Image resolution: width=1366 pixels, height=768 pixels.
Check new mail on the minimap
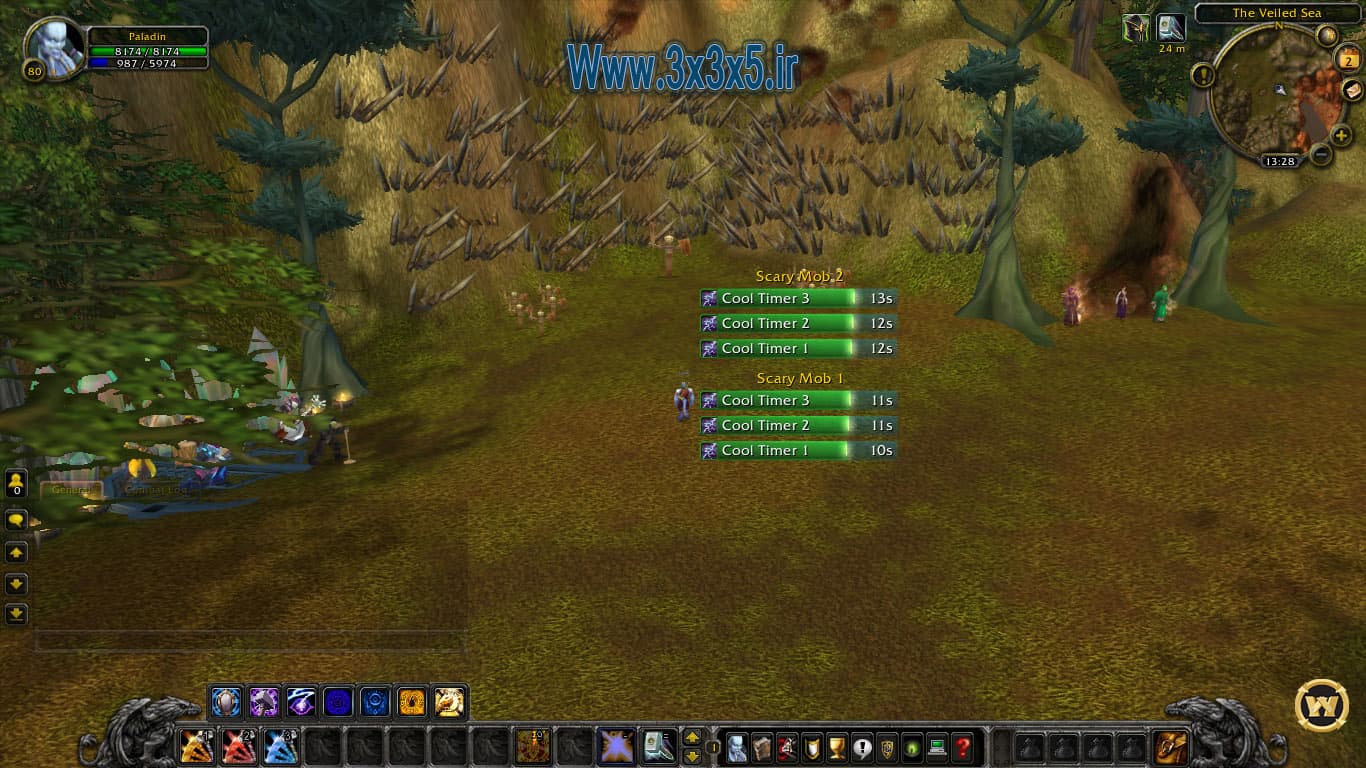[x=1352, y=90]
